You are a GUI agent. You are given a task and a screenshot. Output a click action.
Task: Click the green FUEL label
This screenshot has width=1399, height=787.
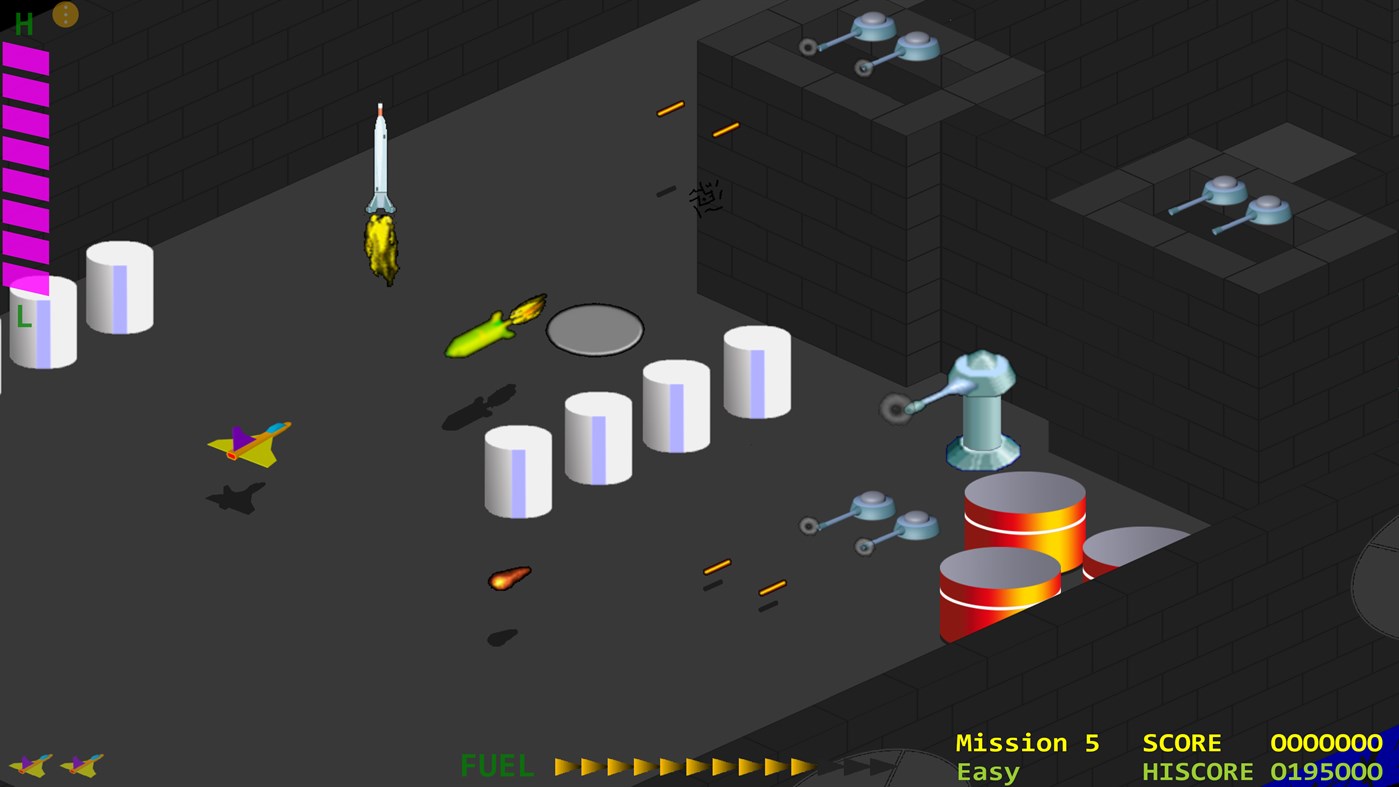click(x=495, y=767)
